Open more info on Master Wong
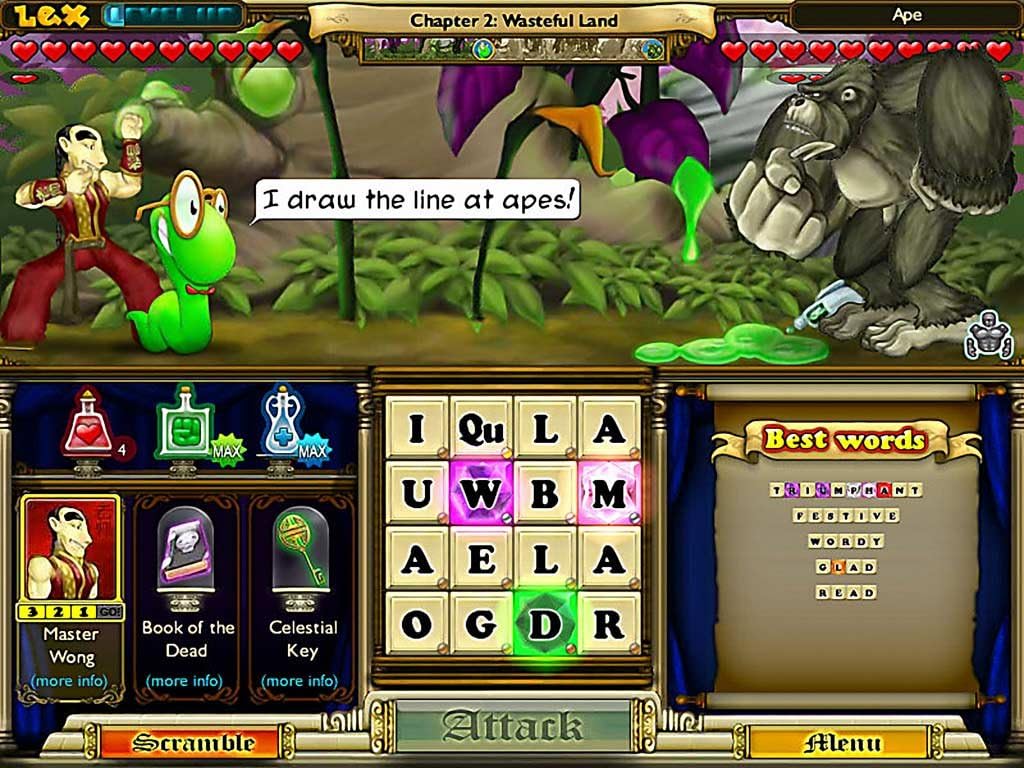 click(x=71, y=681)
